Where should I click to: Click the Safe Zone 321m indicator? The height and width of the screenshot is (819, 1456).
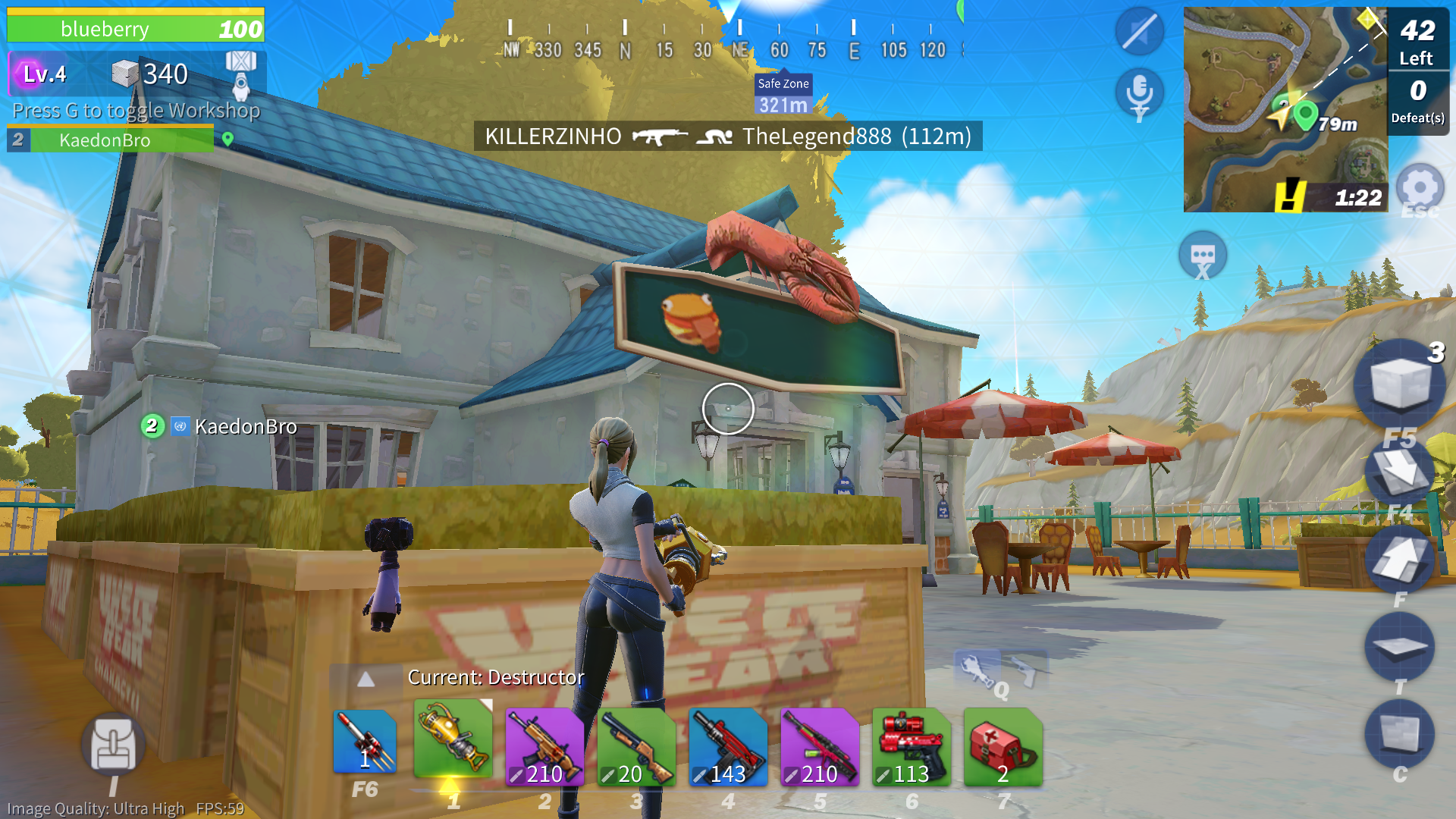coord(782,95)
